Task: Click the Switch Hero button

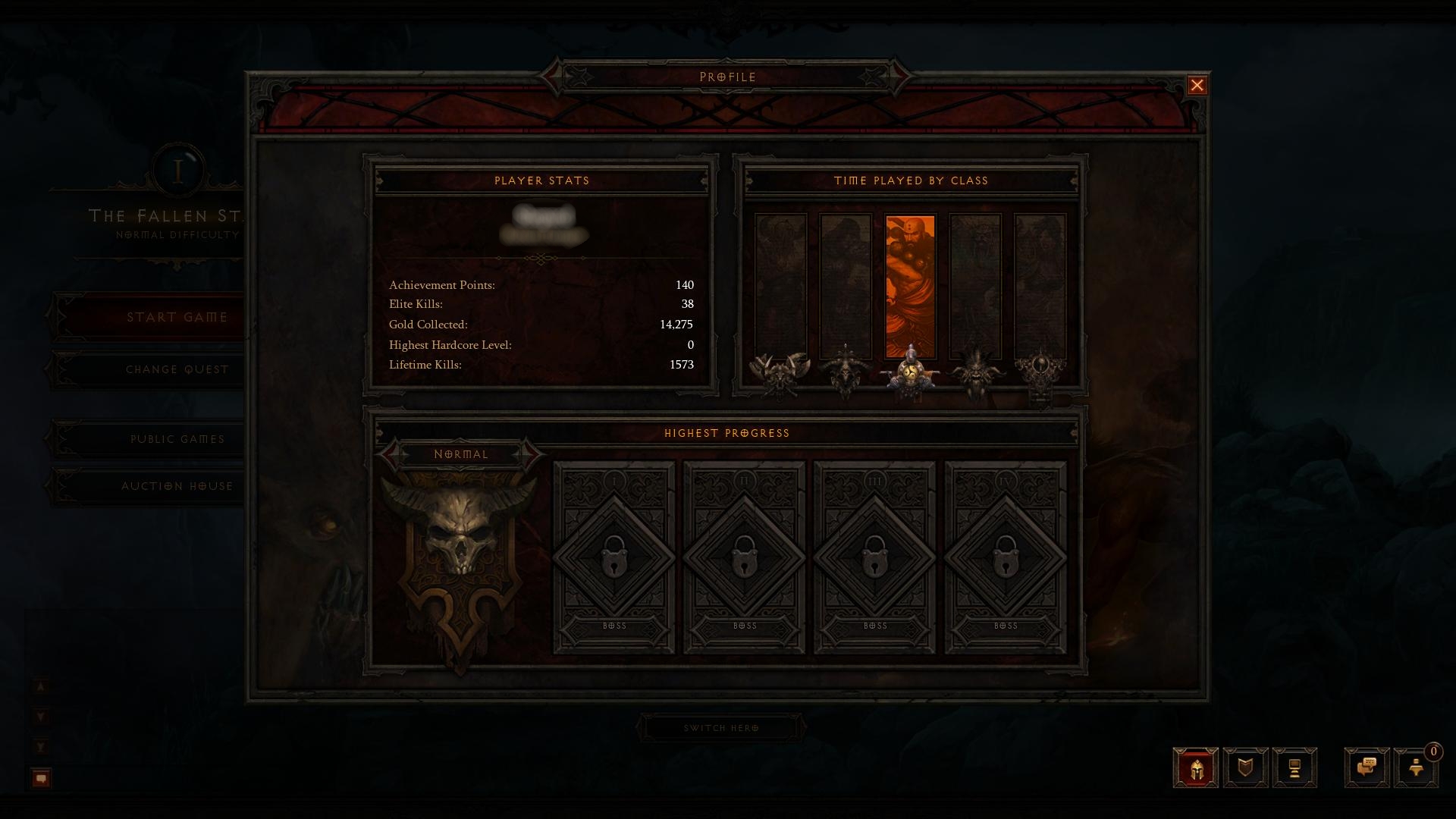Action: pos(721,728)
